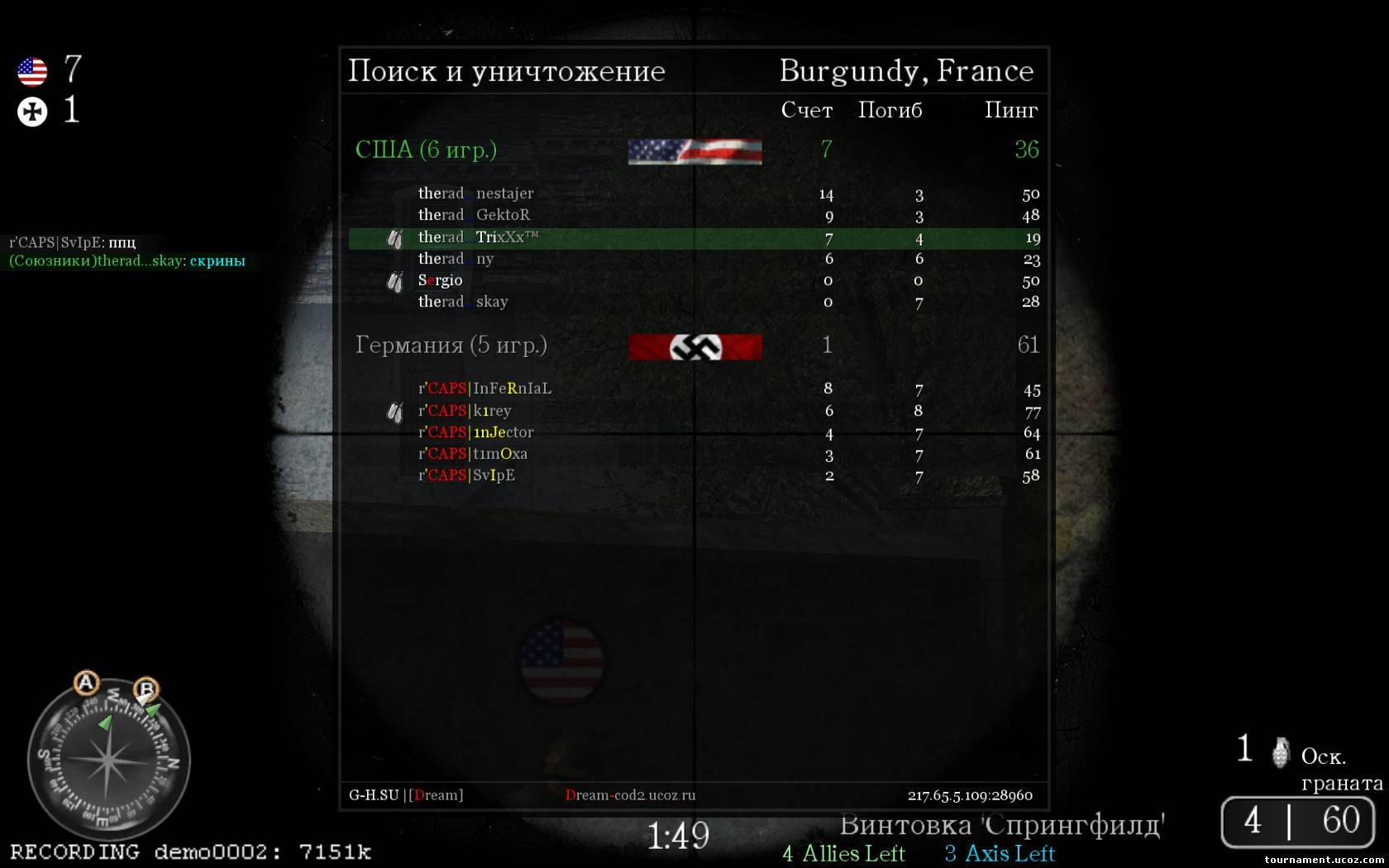Click highlighted player row TrixXx
The width and height of the screenshot is (1389, 868).
(x=478, y=237)
